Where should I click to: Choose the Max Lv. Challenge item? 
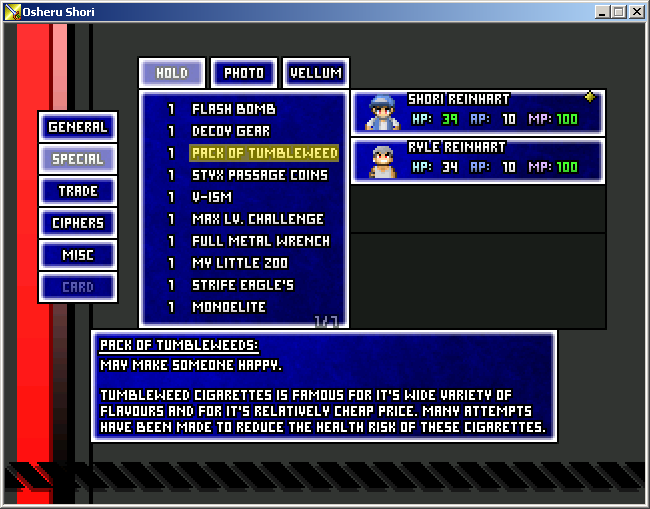[x=258, y=219]
